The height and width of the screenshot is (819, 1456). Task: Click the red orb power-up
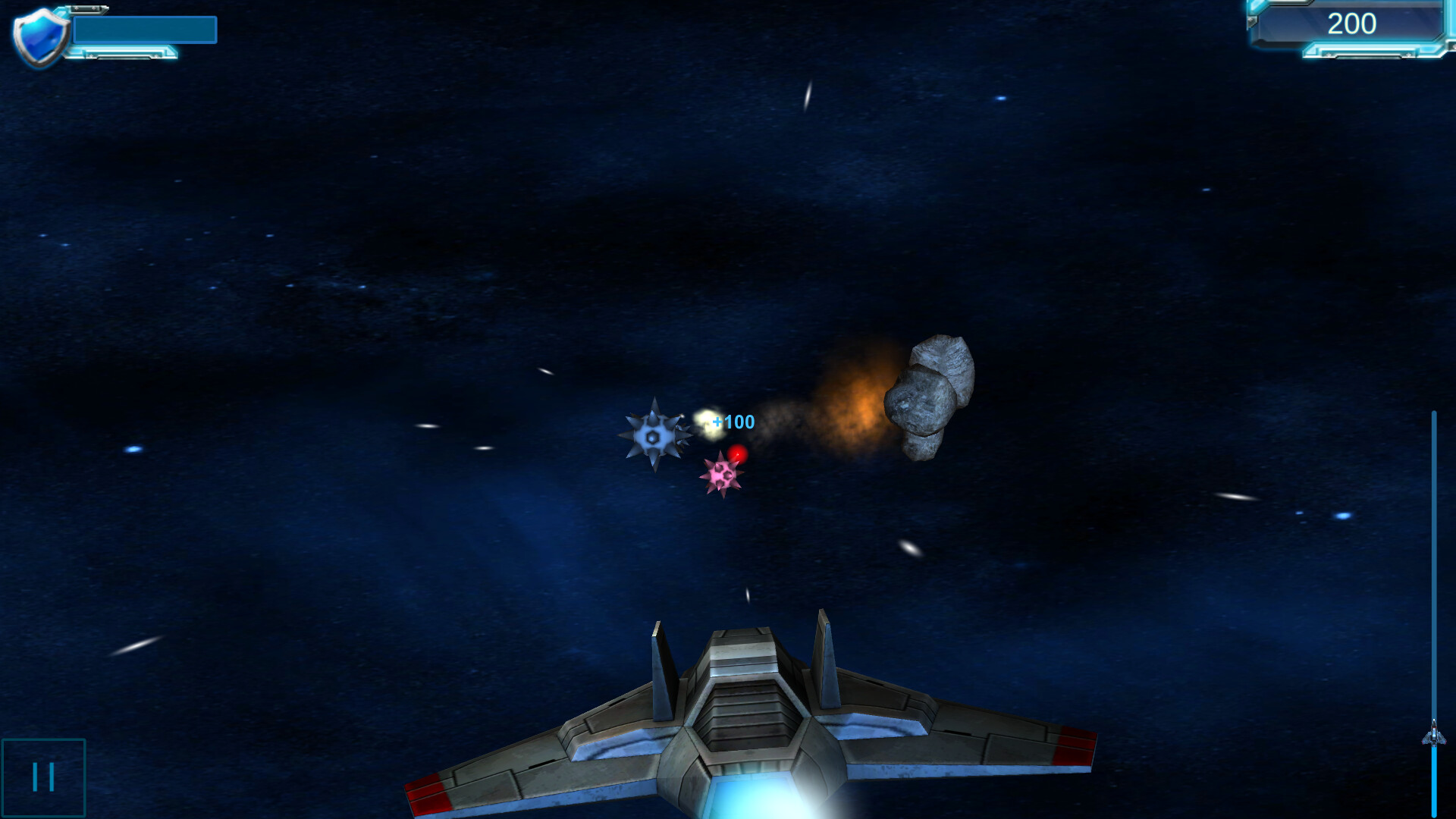pyautogui.click(x=738, y=455)
